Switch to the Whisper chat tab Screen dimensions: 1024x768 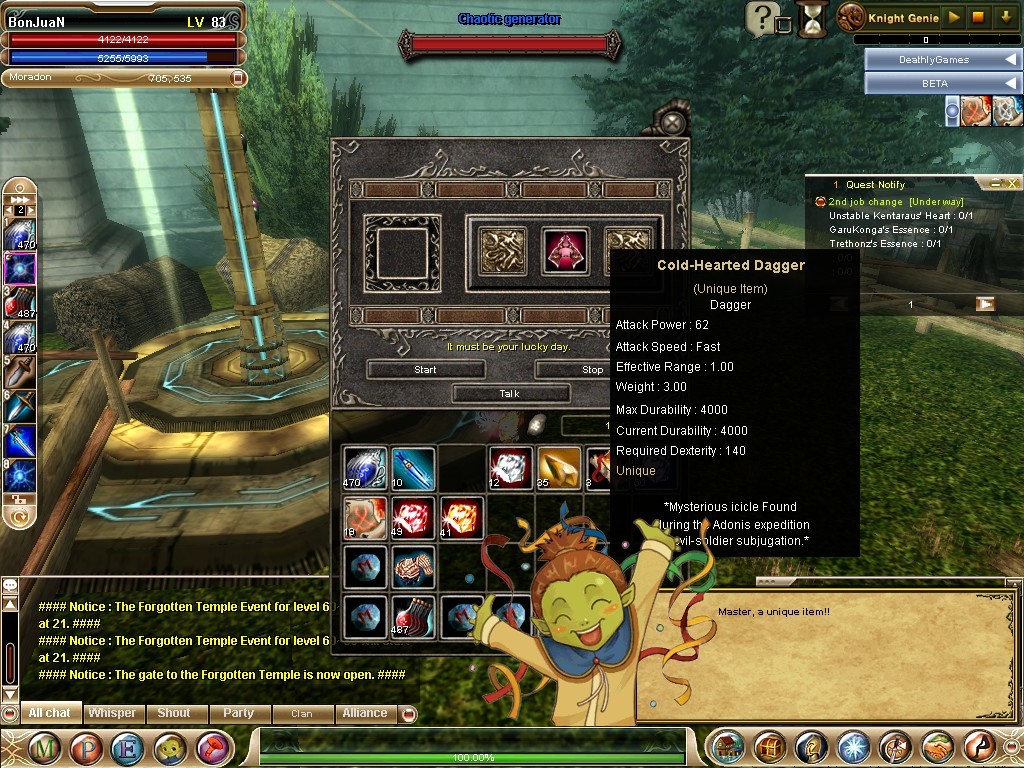click(112, 713)
